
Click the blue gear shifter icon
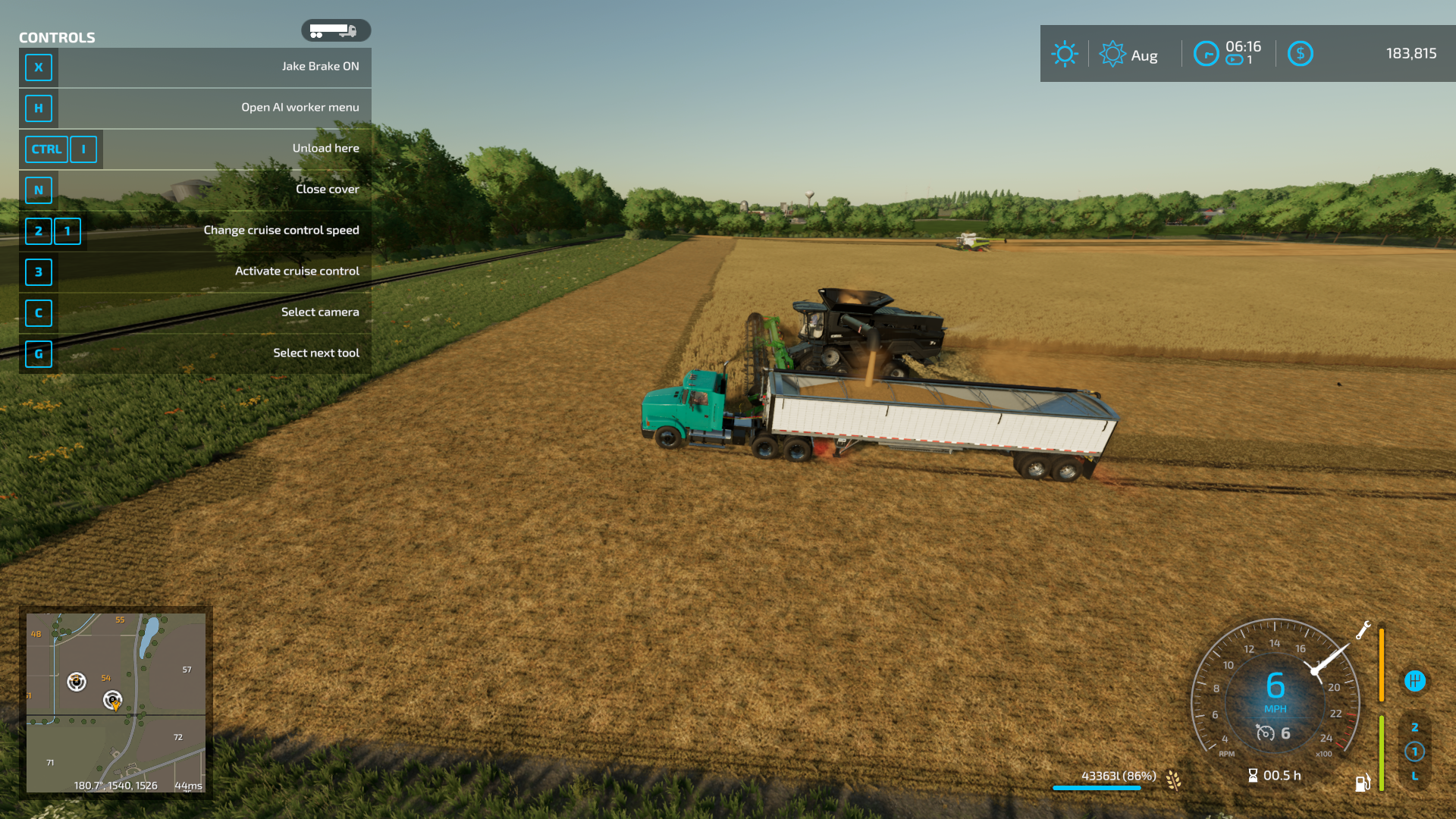point(1414,681)
